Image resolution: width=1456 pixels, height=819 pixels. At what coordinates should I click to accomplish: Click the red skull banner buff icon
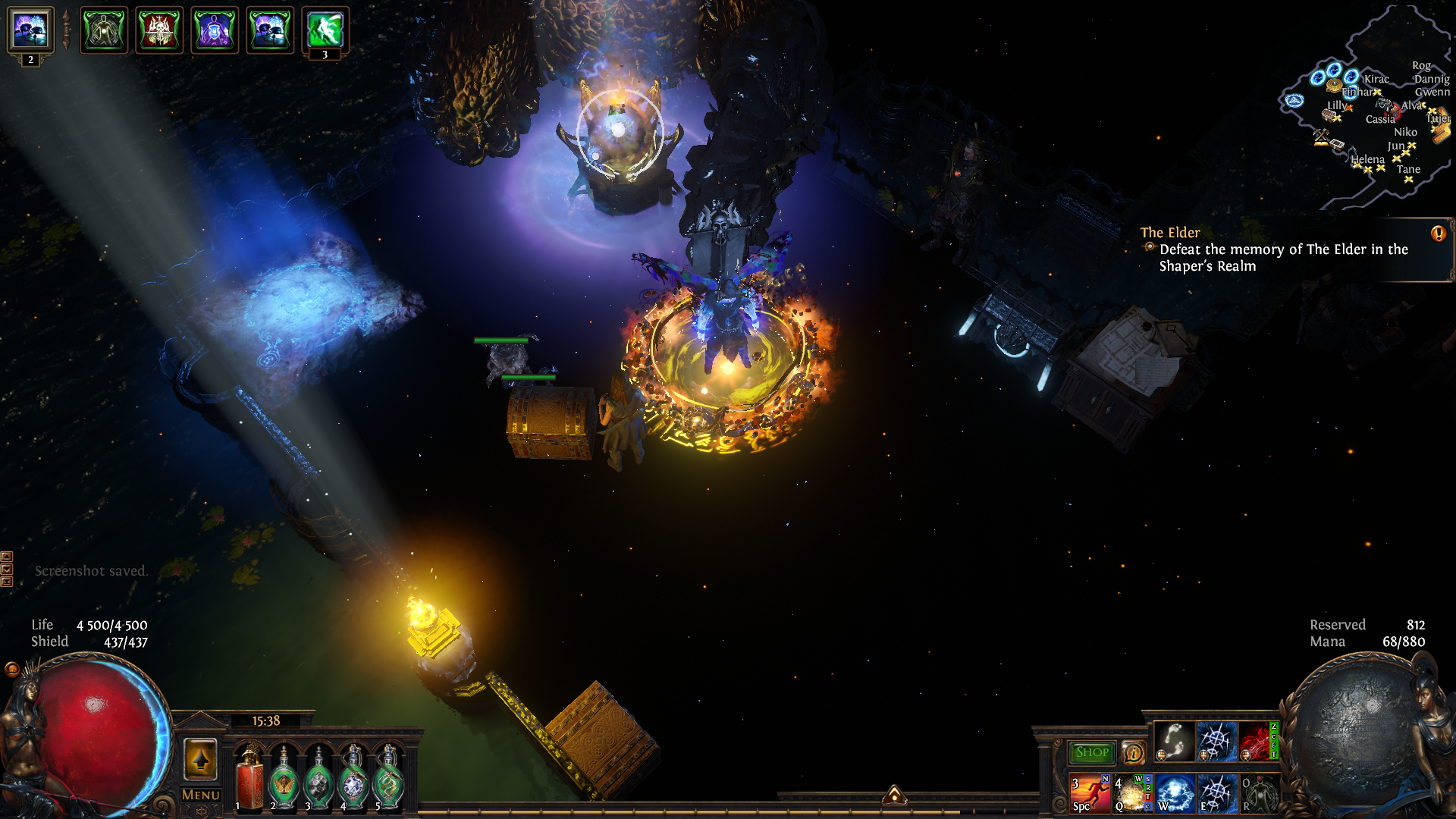pos(159,30)
